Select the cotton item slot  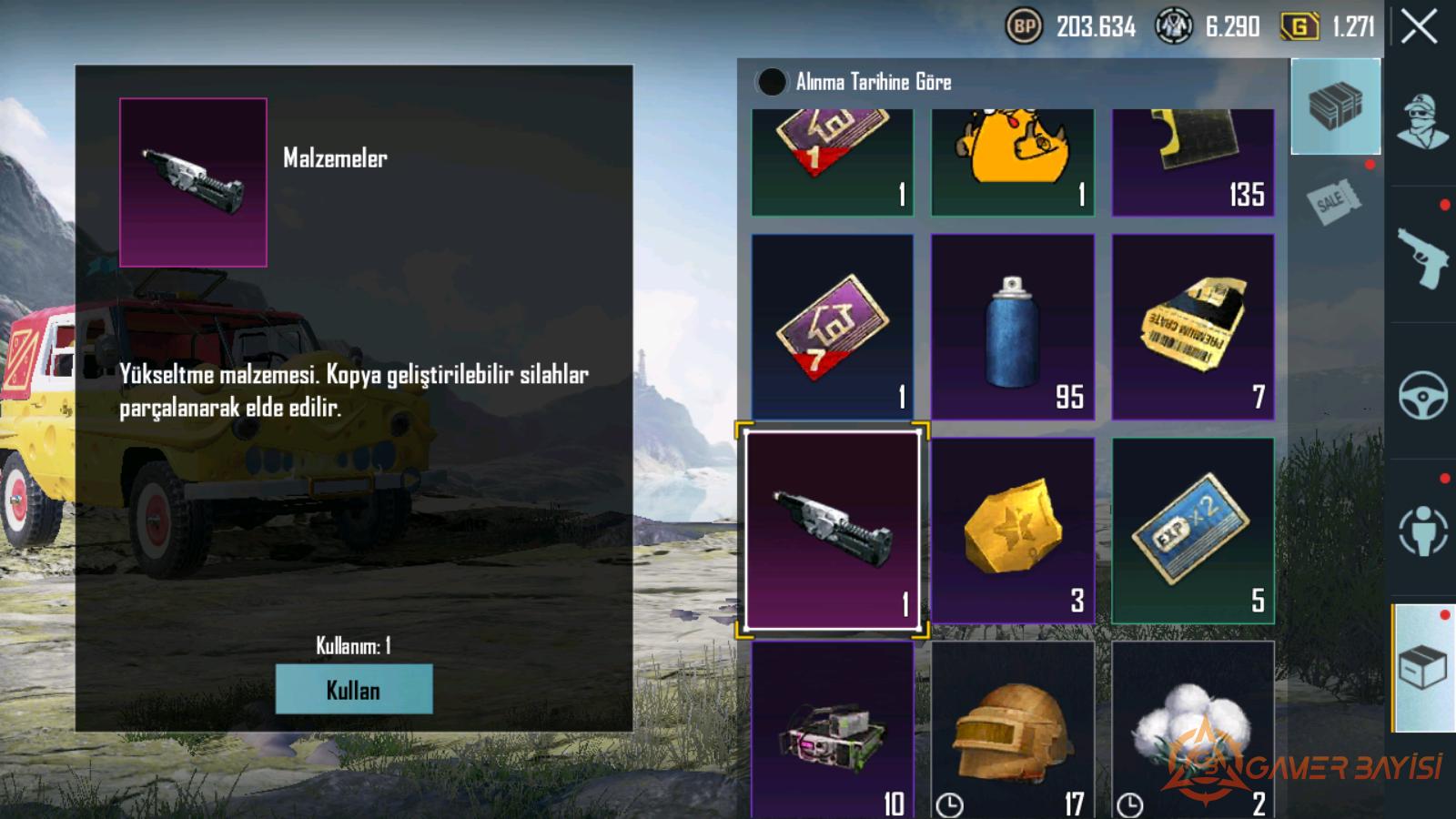click(x=1192, y=730)
